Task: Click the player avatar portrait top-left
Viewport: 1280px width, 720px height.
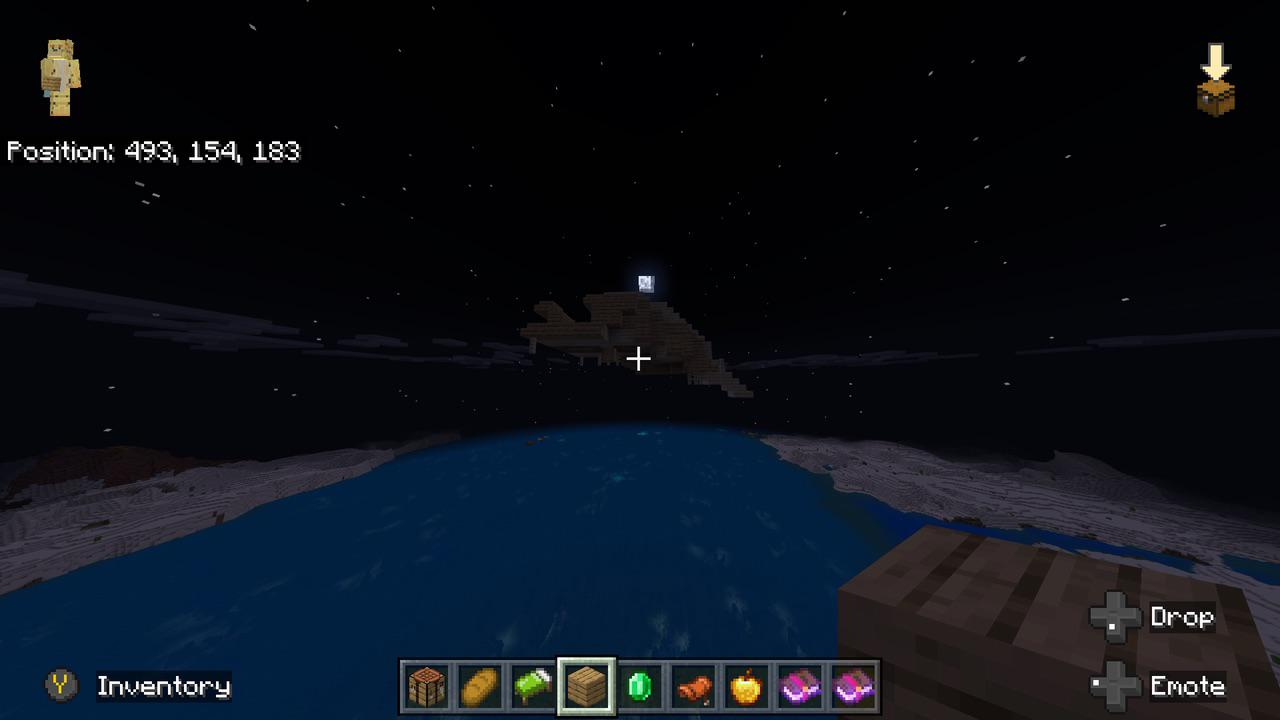Action: click(58, 78)
